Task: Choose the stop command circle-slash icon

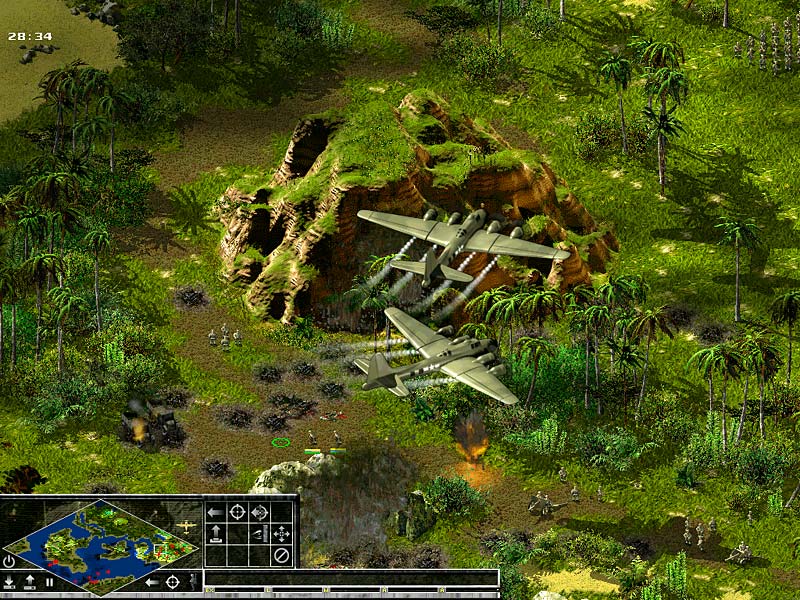Action: click(281, 554)
